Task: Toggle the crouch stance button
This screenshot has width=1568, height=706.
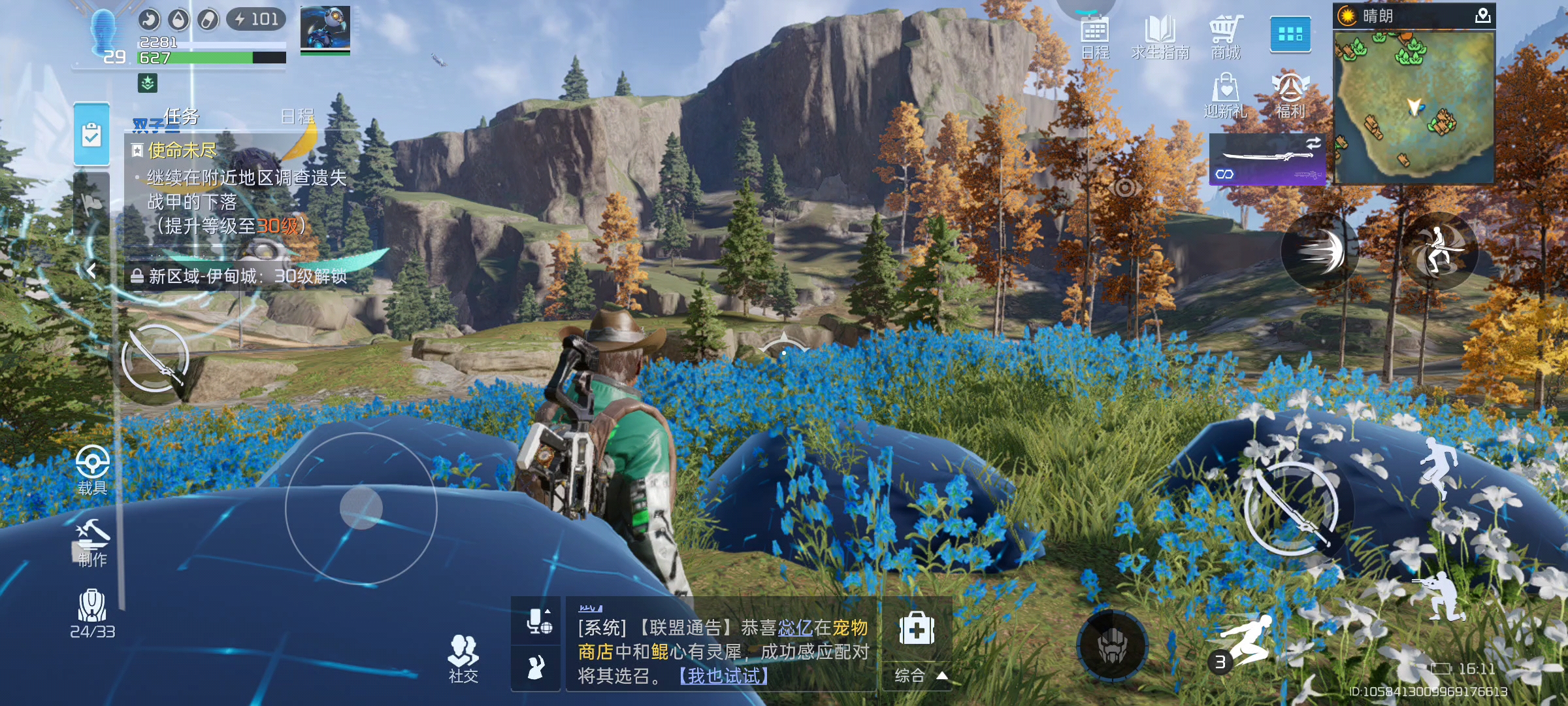Action: point(1440,596)
